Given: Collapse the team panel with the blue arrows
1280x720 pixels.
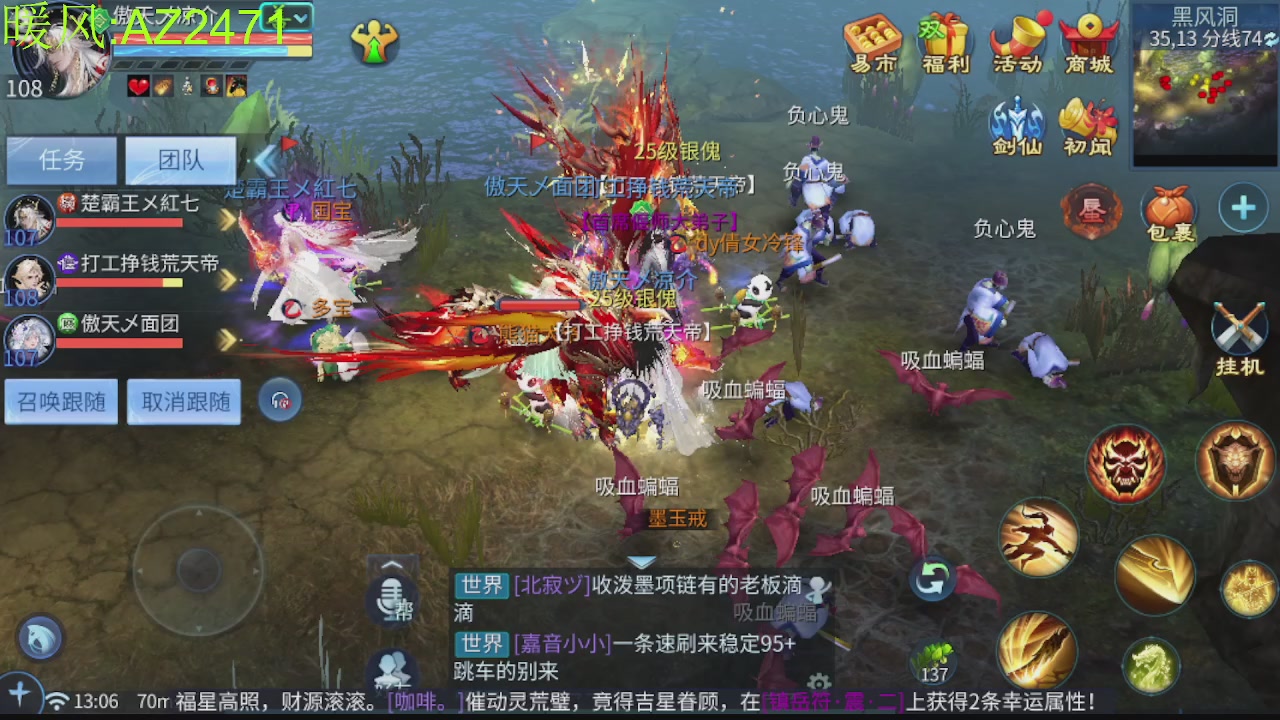Looking at the screenshot, I should pos(266,162).
